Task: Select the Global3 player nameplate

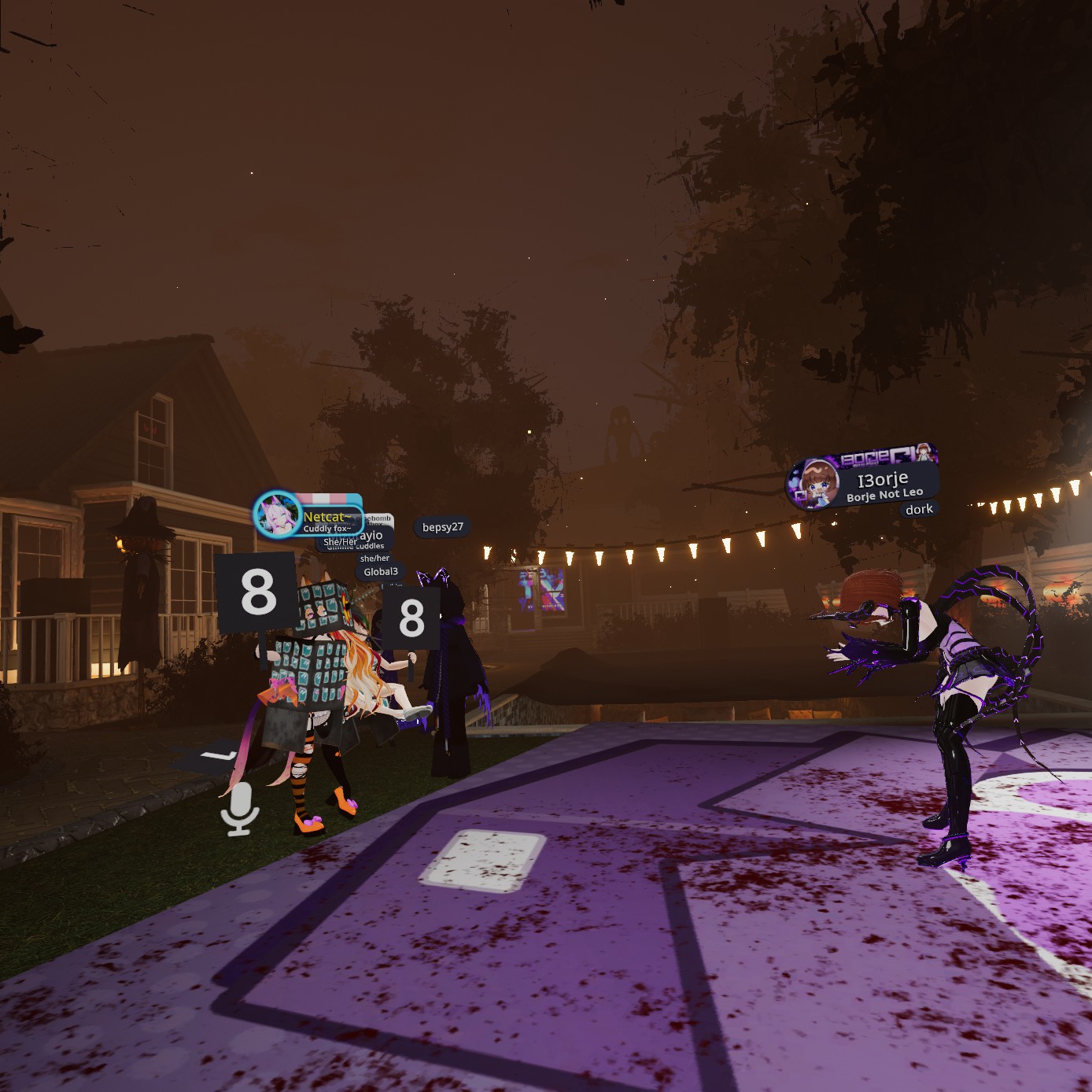Action: [381, 572]
